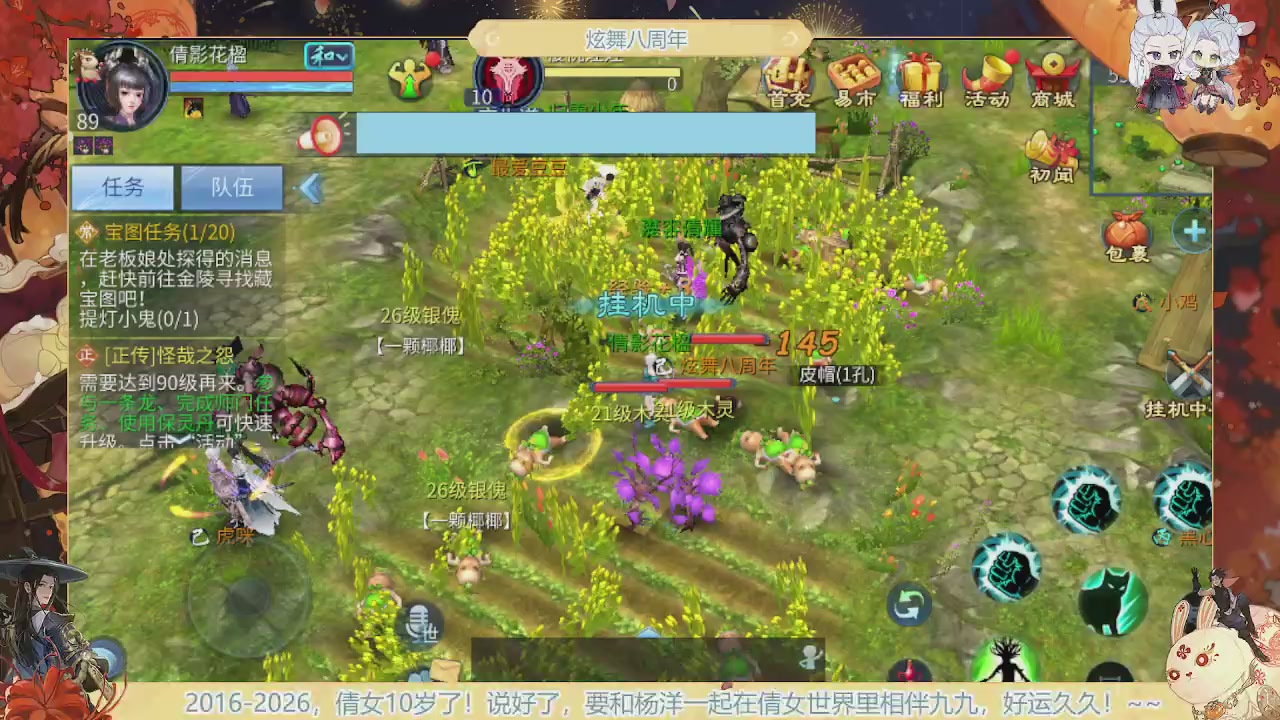Screen dimensions: 1280x720
Task: Expand the quick-slot bar via the plus icon
Action: pyautogui.click(x=1195, y=232)
